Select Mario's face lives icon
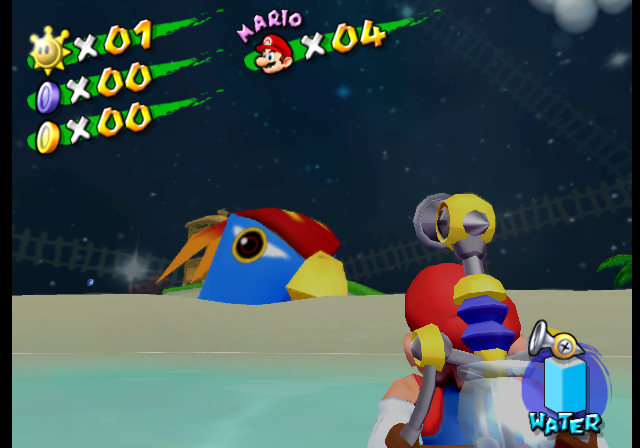The height and width of the screenshot is (448, 640). (x=271, y=52)
